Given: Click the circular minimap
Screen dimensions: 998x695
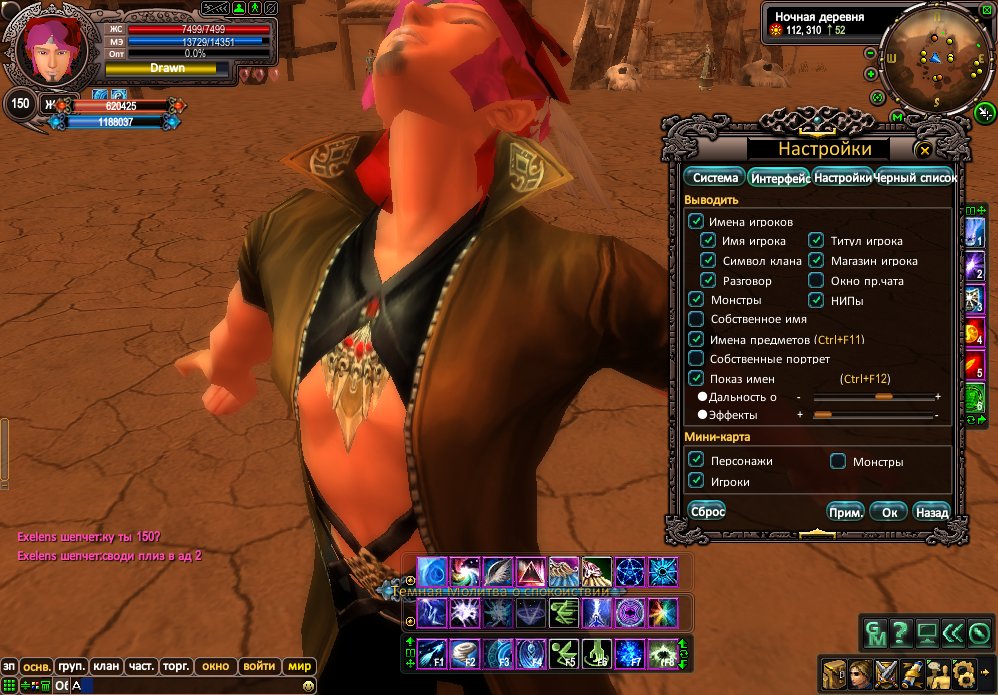Looking at the screenshot, I should (930, 62).
